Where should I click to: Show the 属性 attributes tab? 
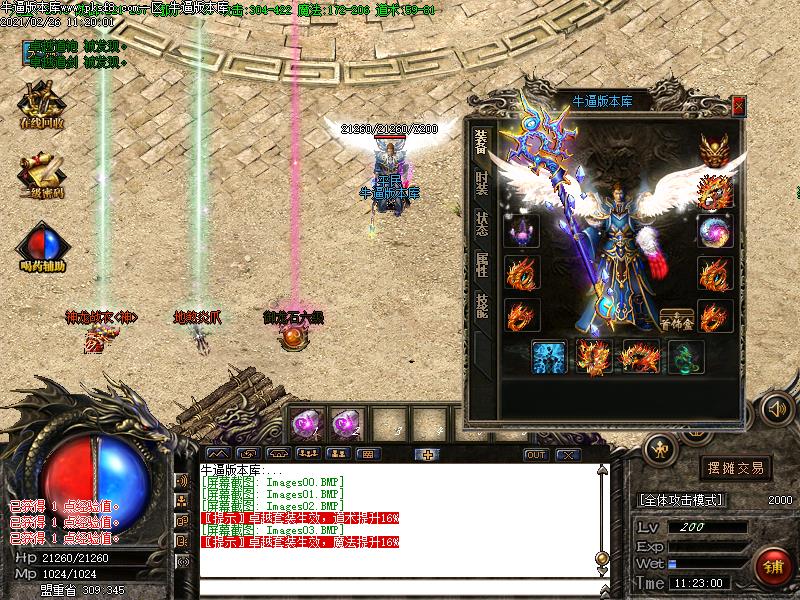482,265
